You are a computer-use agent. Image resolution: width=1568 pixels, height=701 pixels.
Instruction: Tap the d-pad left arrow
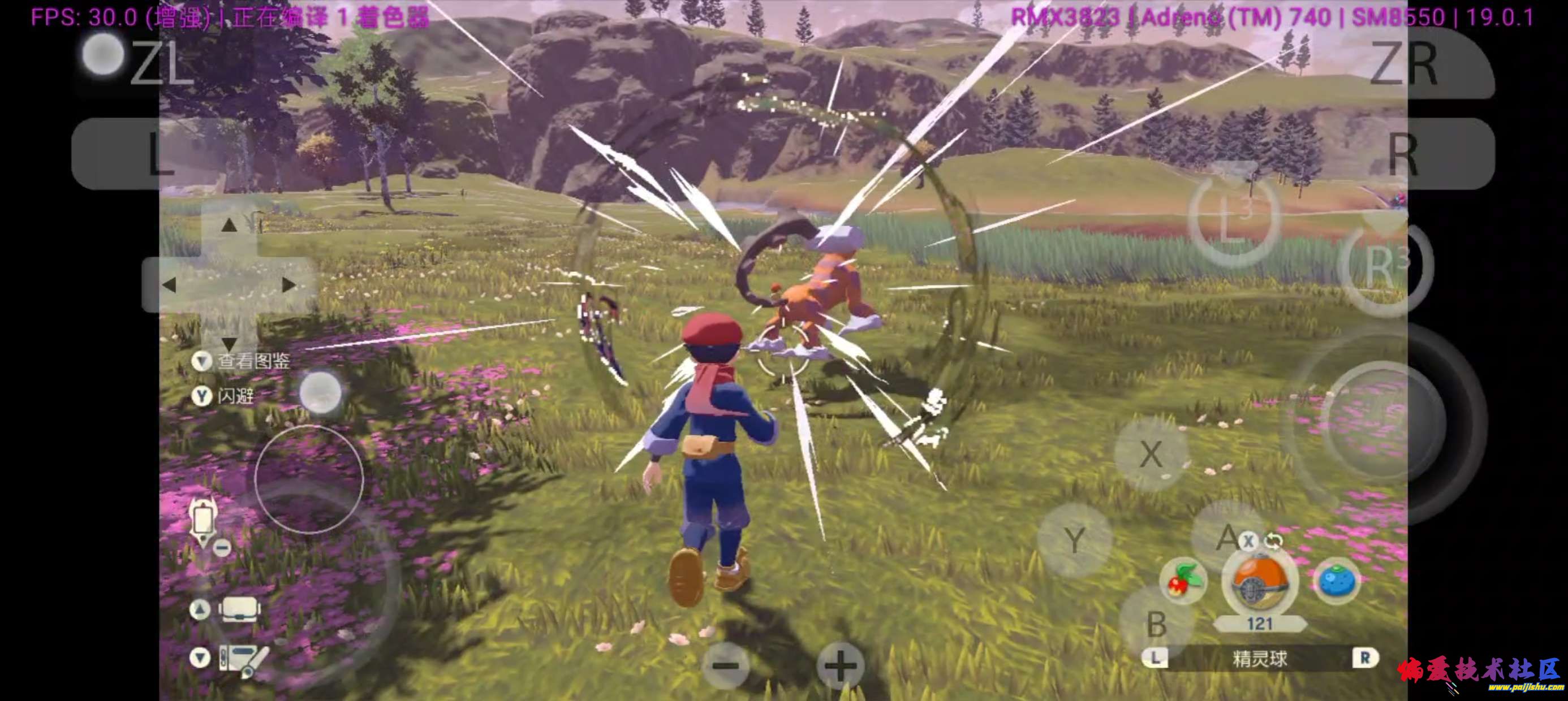pos(170,285)
